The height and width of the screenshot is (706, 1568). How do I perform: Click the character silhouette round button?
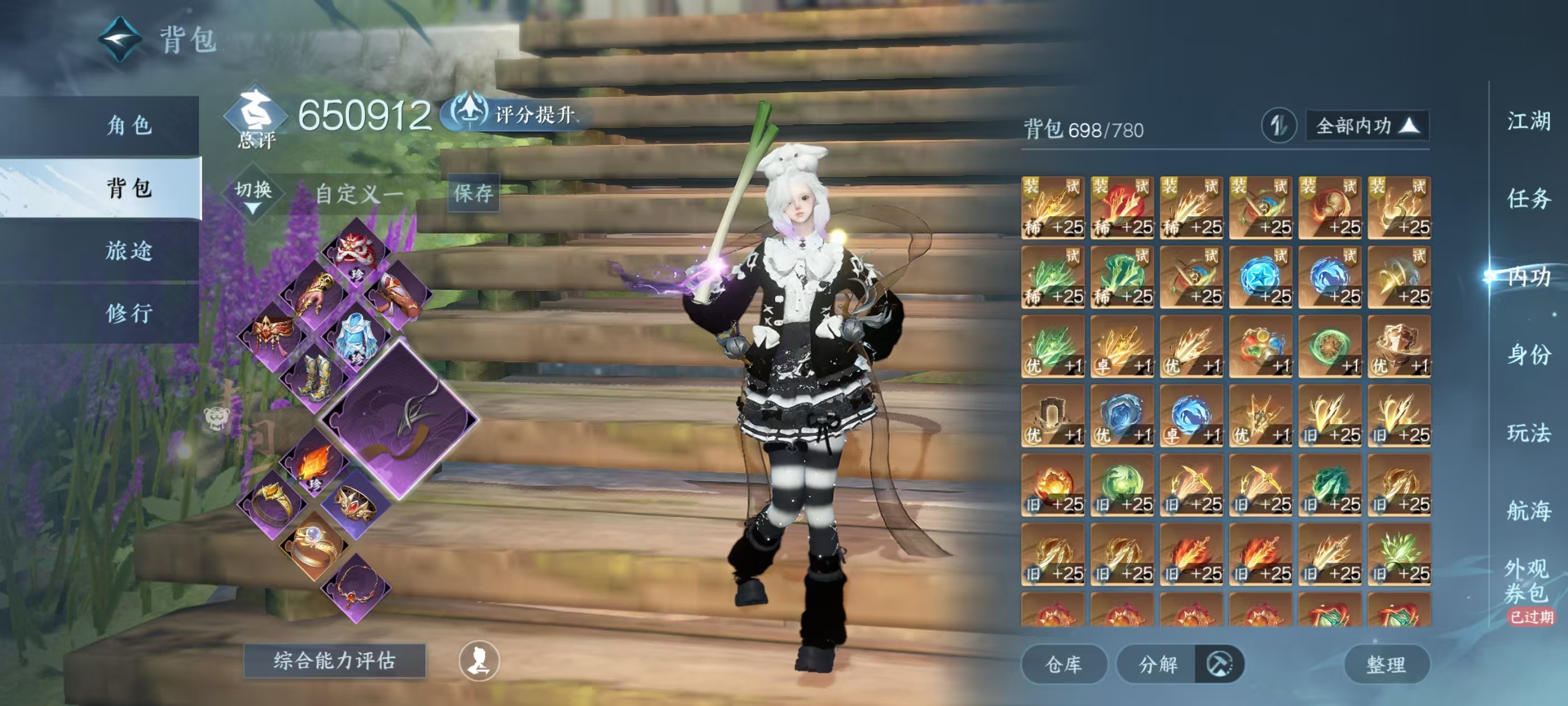point(479,661)
